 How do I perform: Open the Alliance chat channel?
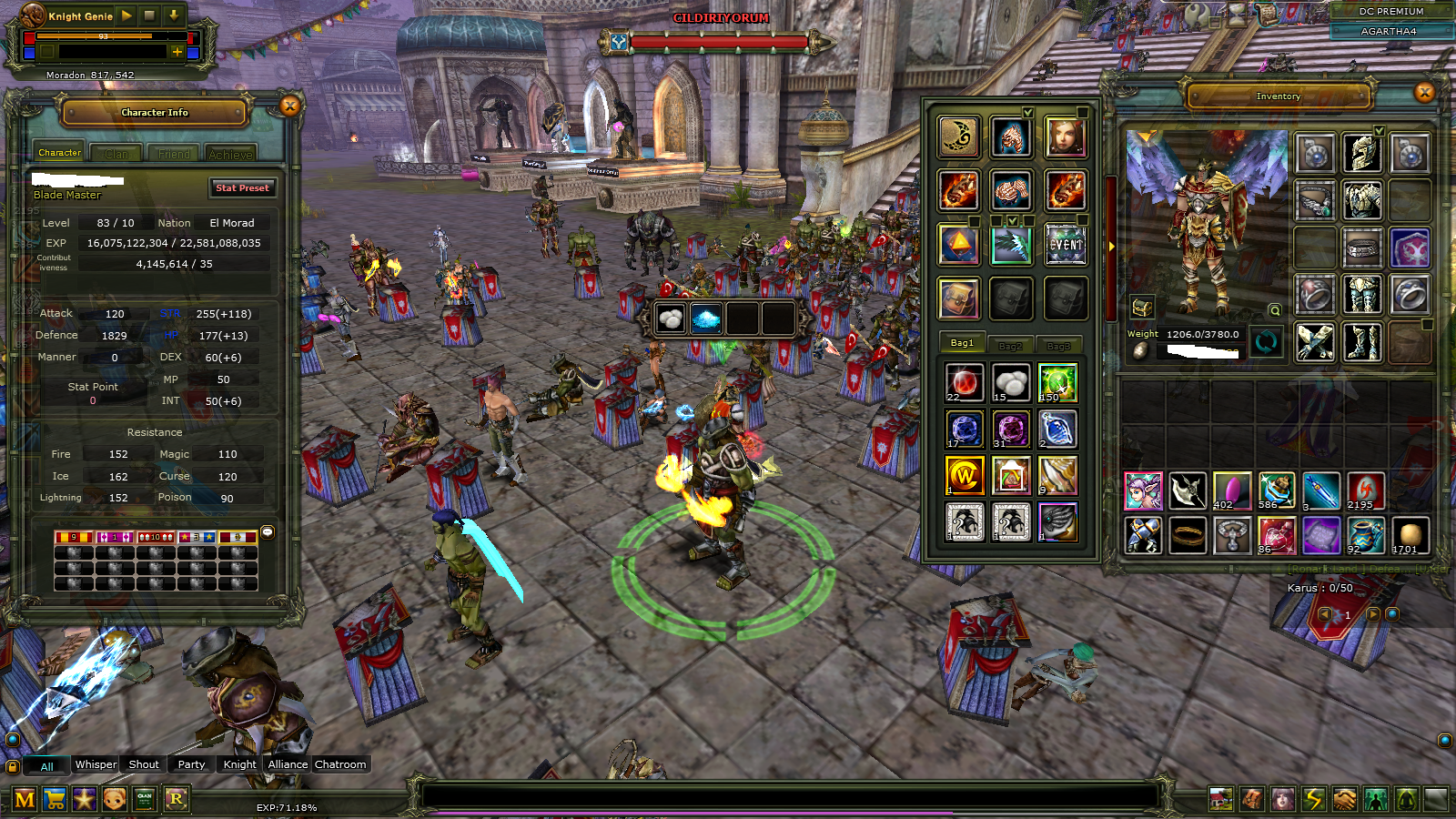click(x=288, y=764)
